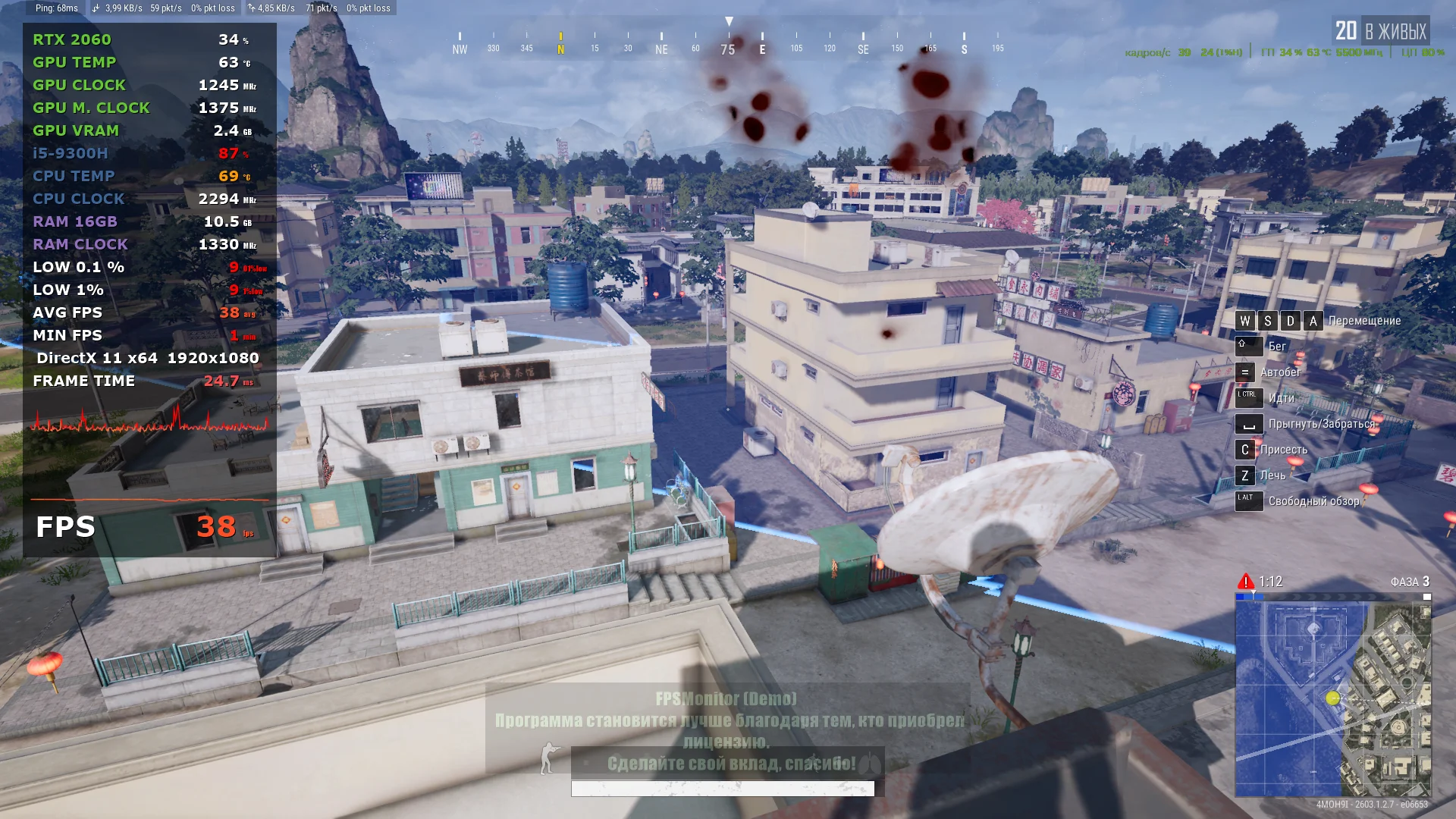1456x819 pixels.
Task: Click the FPSMonitor Demo license notice
Action: [x=728, y=730]
